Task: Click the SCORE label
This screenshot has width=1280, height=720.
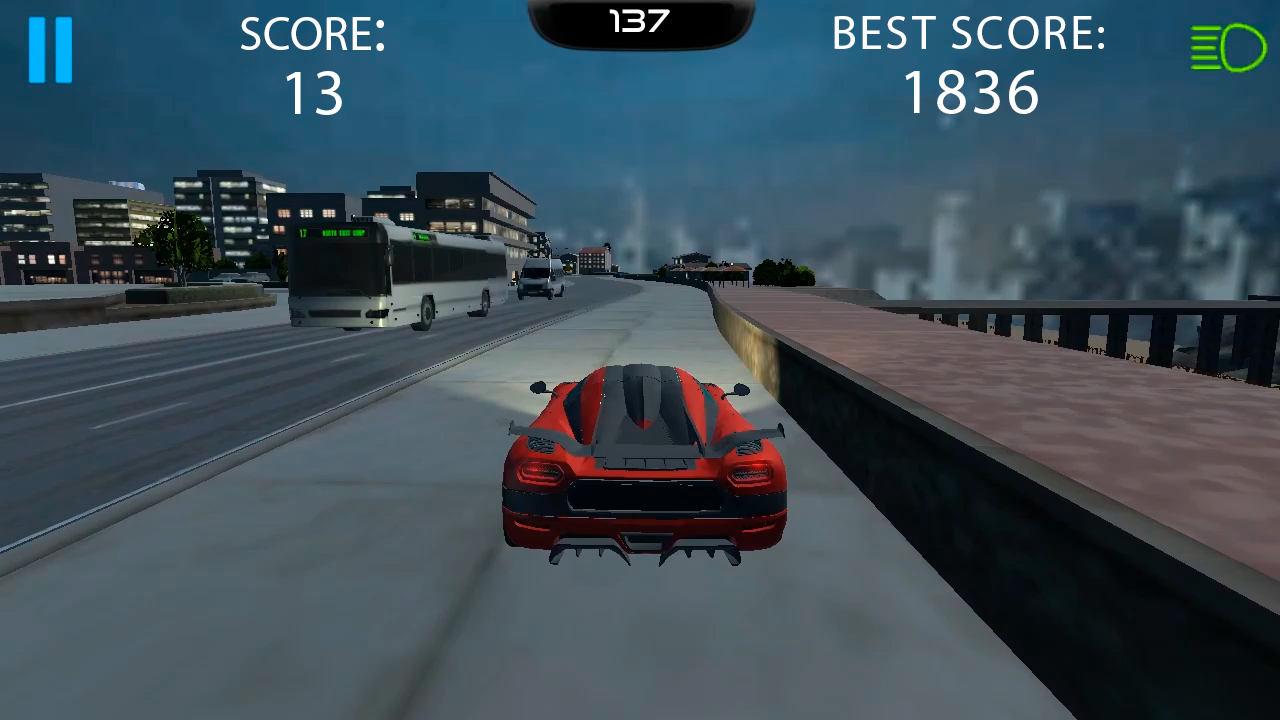Action: [x=313, y=34]
